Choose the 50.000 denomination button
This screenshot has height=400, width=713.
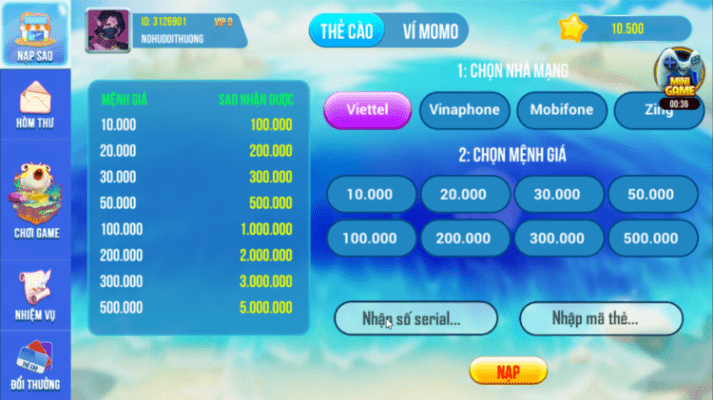(x=652, y=194)
